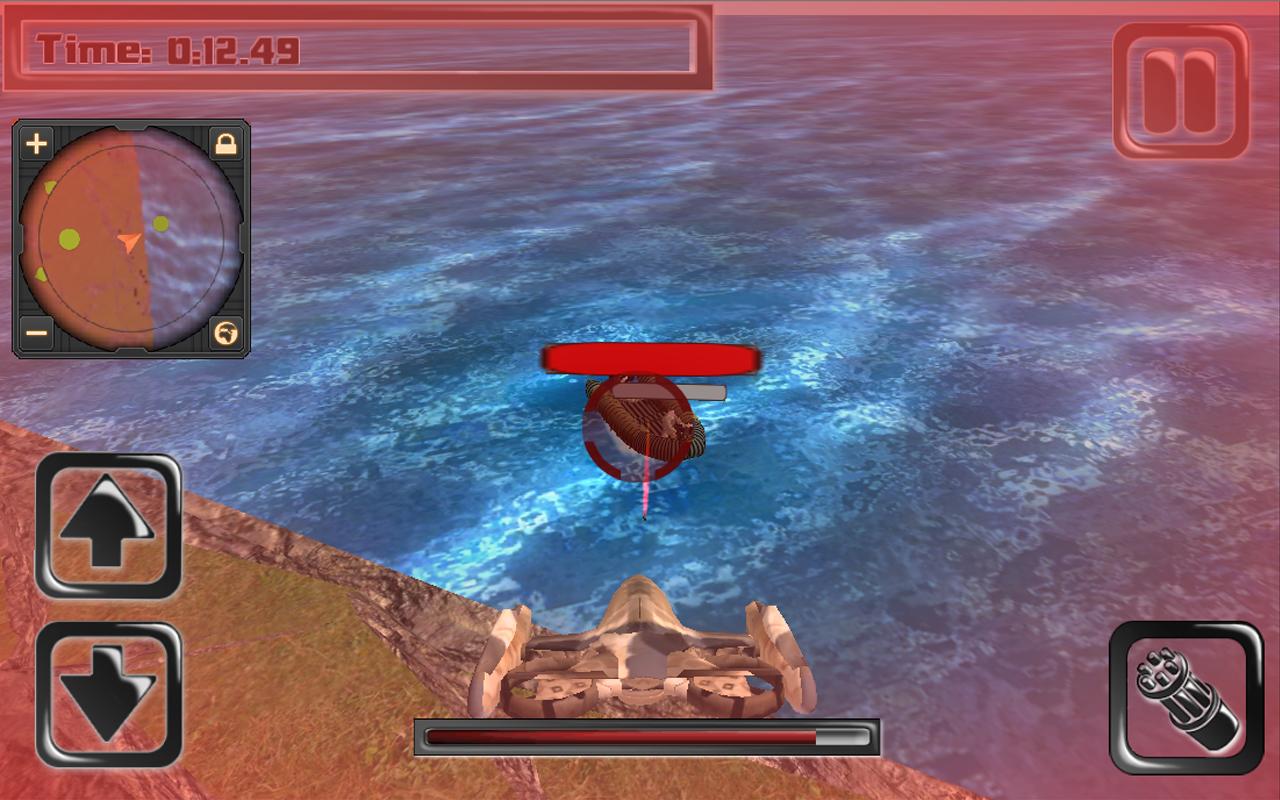Tap the circular radar minimap
Viewport: 1280px width, 800px height.
pyautogui.click(x=130, y=238)
